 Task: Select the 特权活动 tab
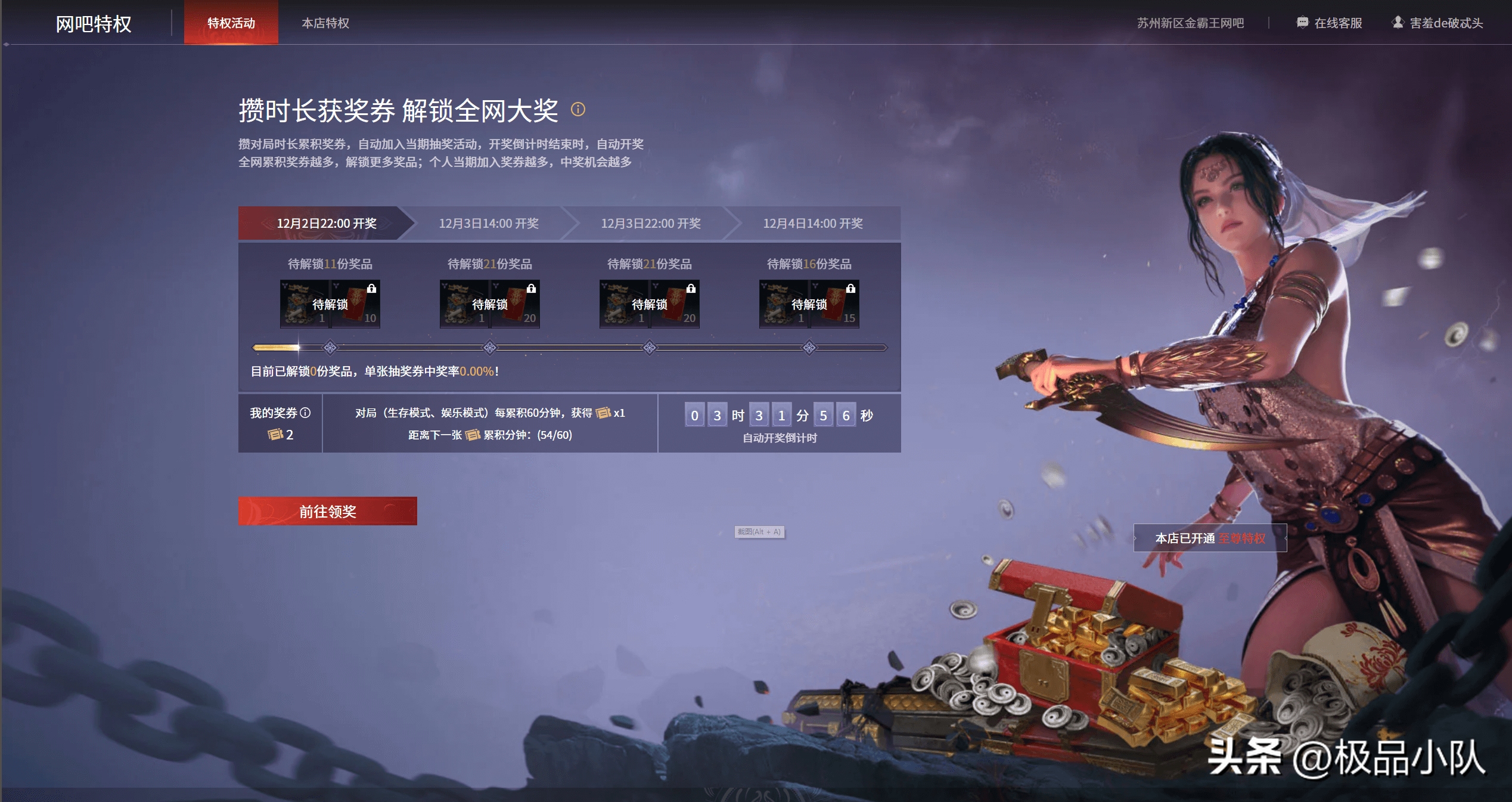coord(231,23)
